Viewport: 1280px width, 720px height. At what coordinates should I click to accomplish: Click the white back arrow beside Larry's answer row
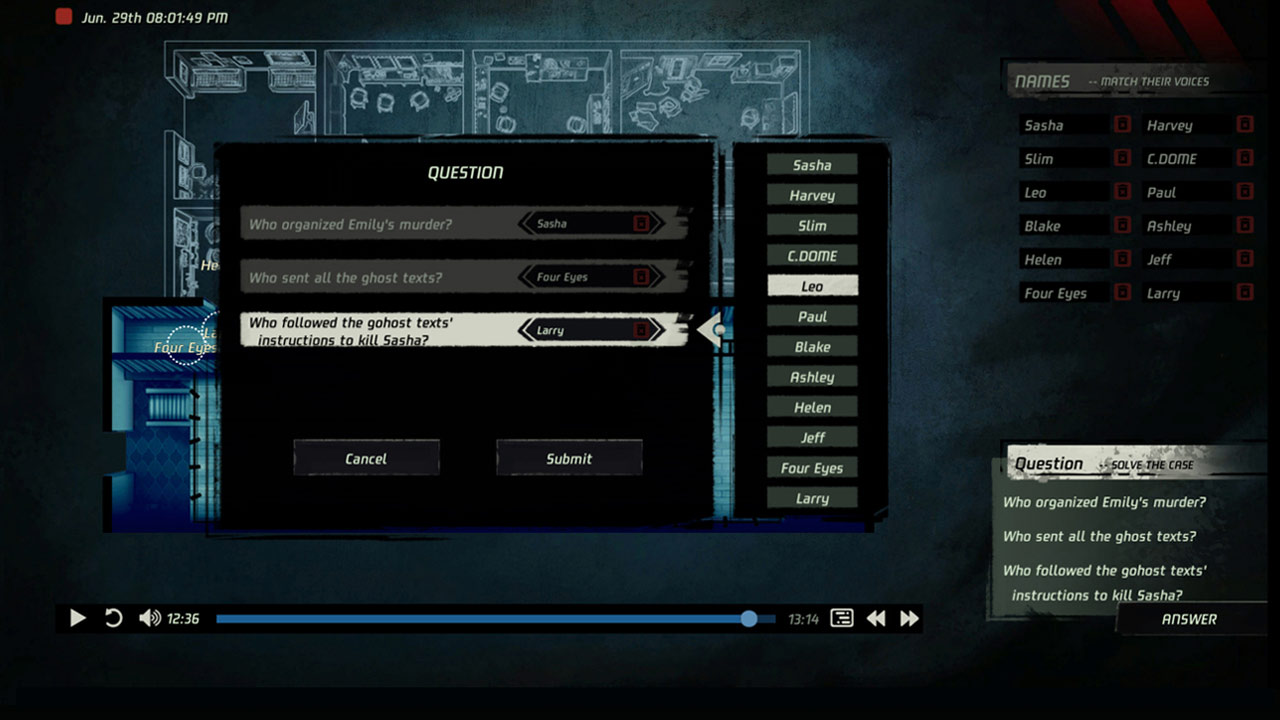point(712,330)
